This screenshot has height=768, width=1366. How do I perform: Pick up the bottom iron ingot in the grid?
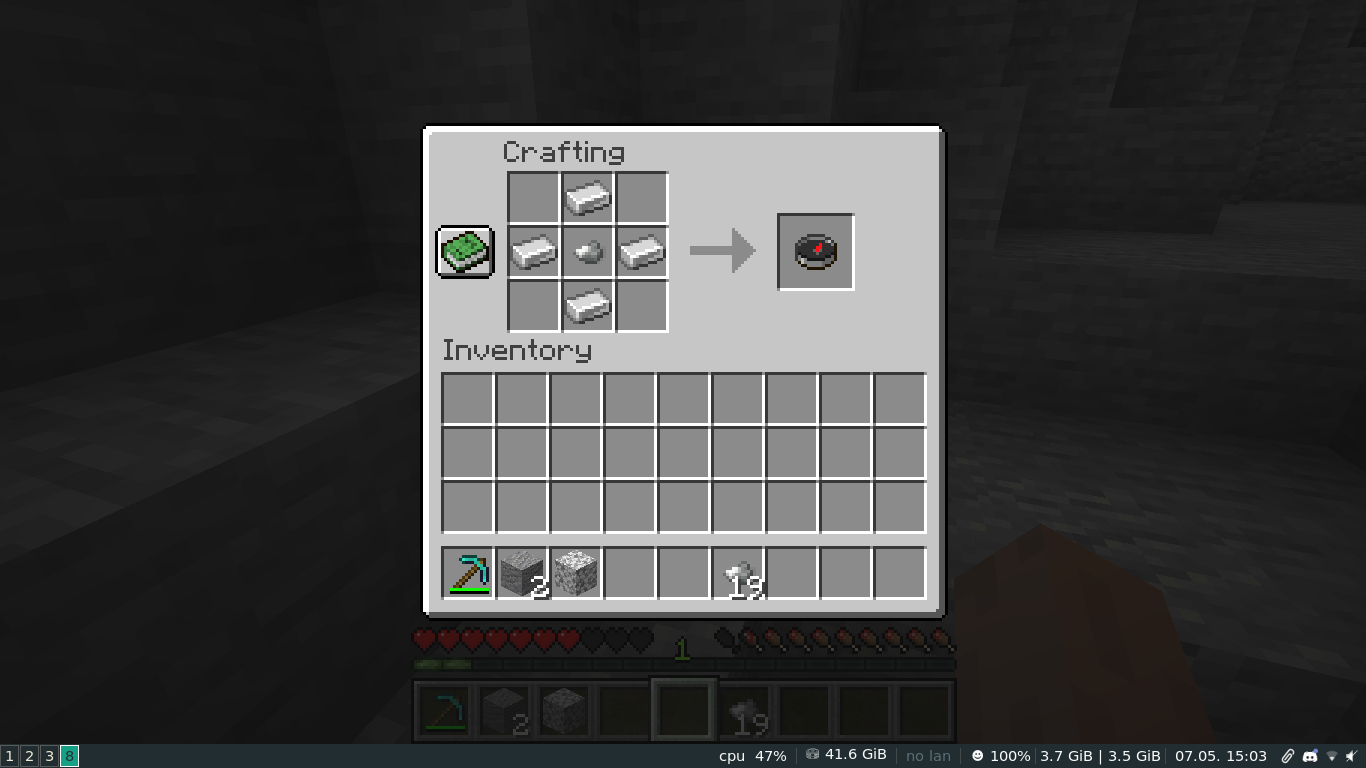[x=587, y=305]
